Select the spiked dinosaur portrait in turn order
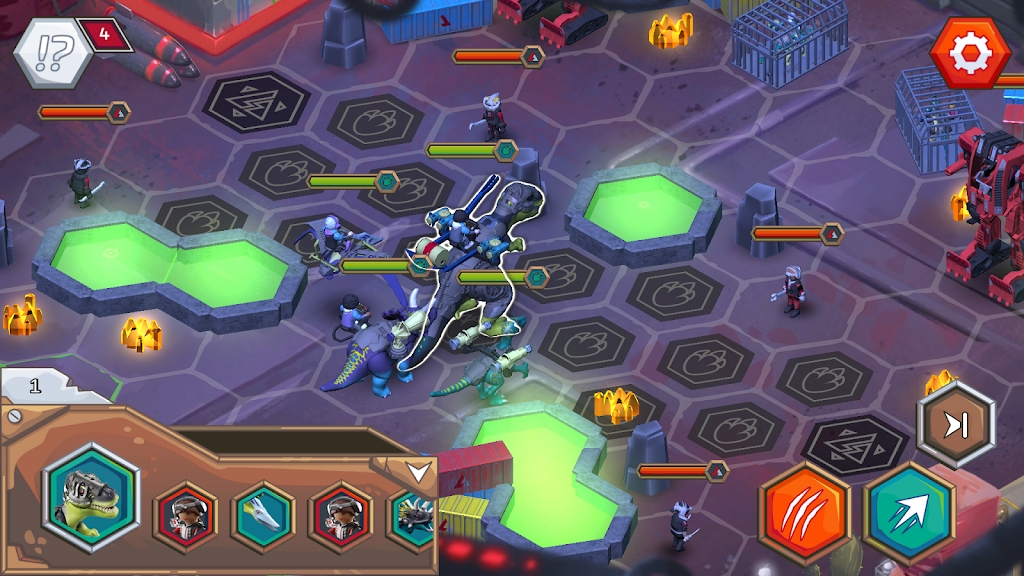 coord(413,516)
